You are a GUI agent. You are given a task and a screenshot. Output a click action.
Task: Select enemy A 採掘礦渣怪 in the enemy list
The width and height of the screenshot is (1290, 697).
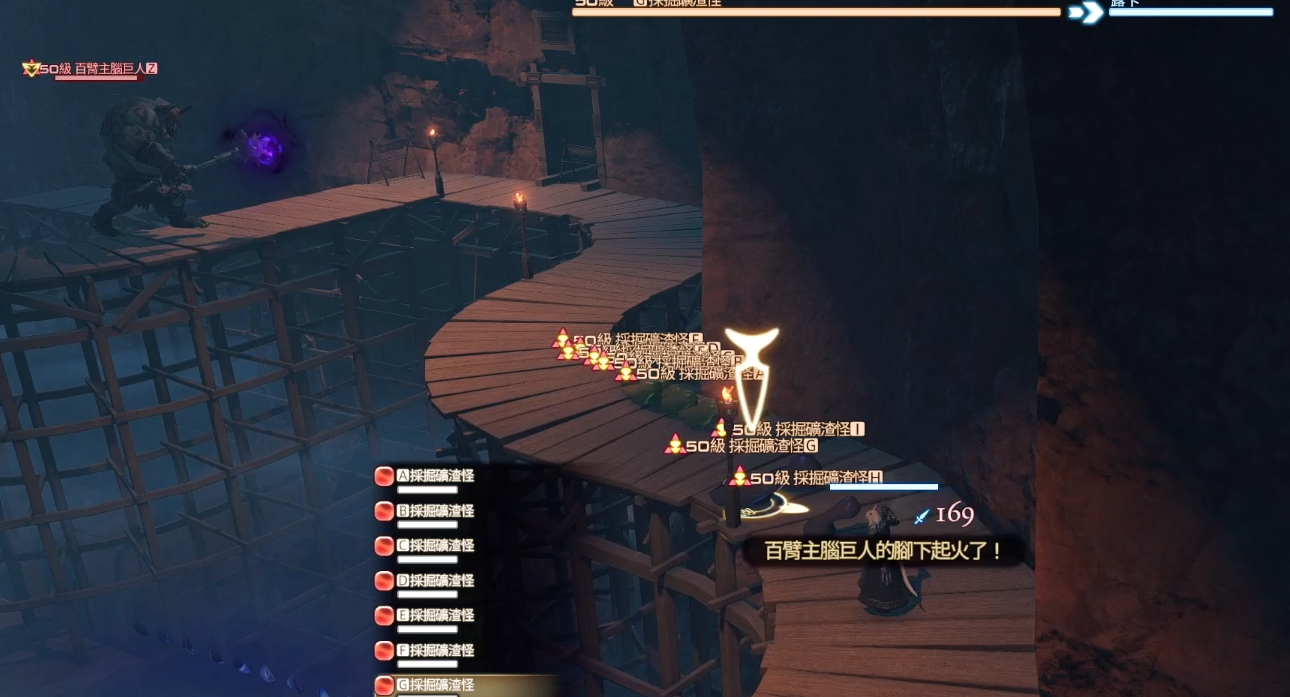(x=435, y=476)
